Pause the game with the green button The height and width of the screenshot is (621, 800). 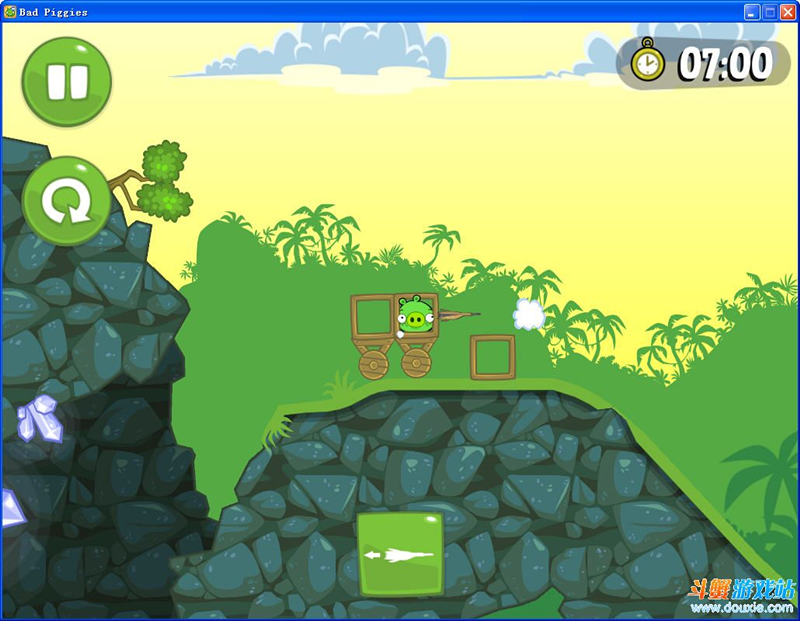[x=66, y=82]
